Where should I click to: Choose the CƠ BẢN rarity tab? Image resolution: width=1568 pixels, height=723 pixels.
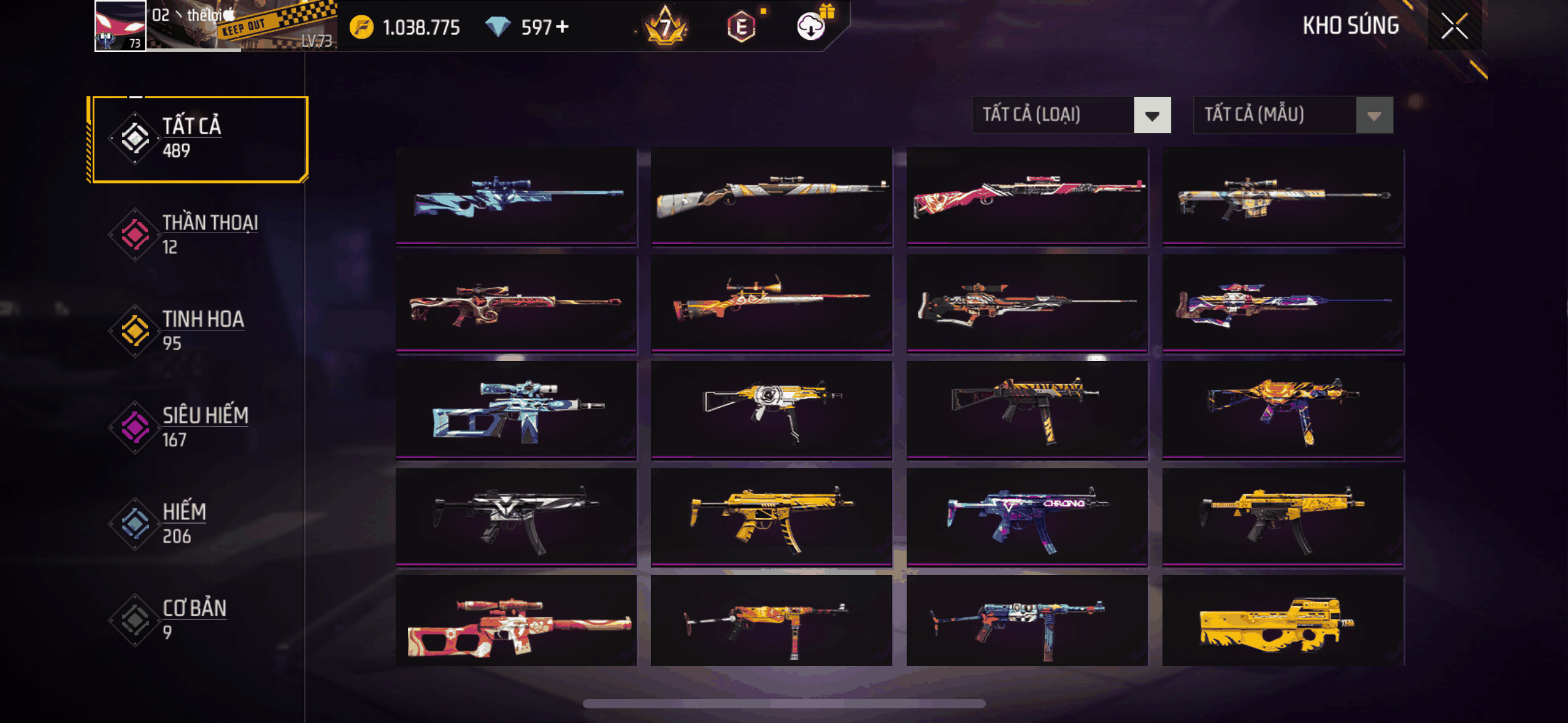(x=196, y=620)
